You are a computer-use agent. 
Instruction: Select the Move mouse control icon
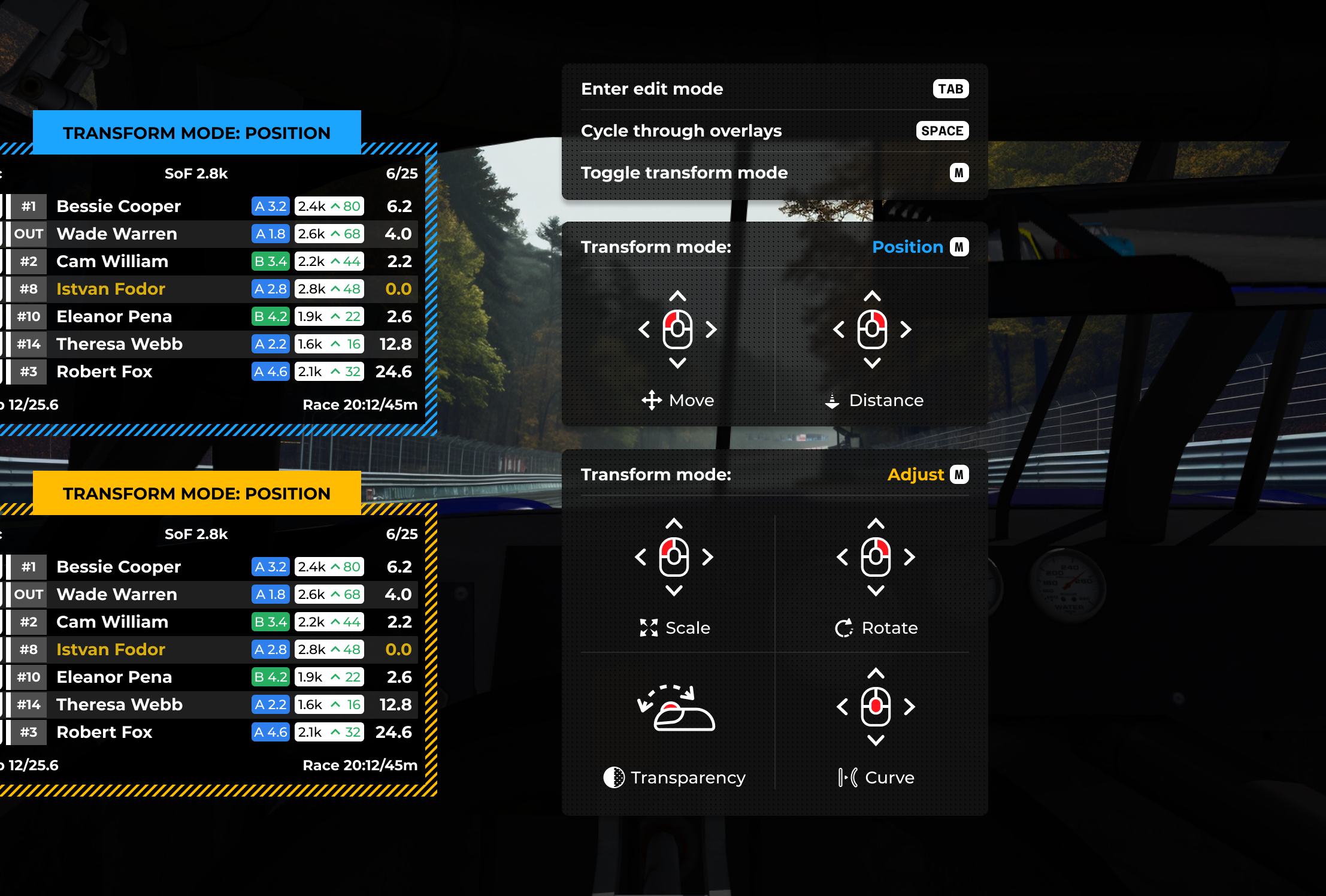(677, 330)
